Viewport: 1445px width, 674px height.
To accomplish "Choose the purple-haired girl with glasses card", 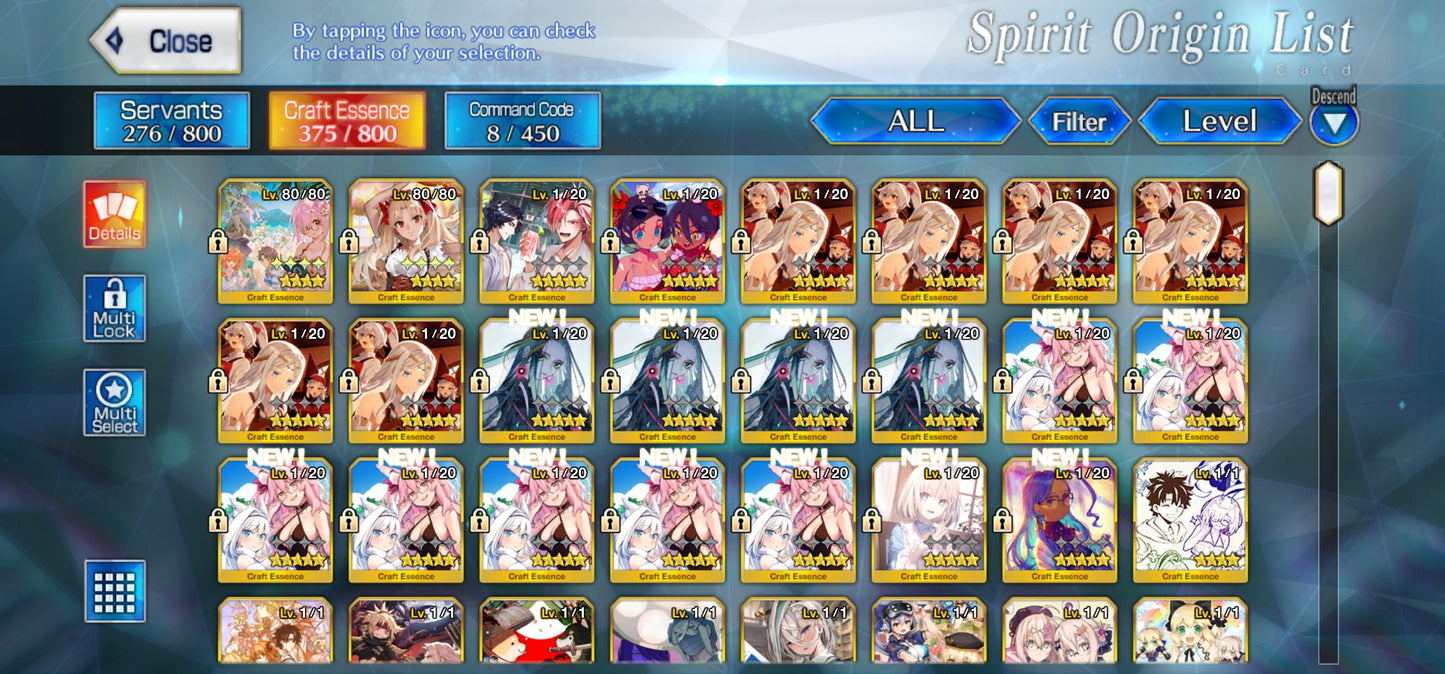I will point(1059,520).
